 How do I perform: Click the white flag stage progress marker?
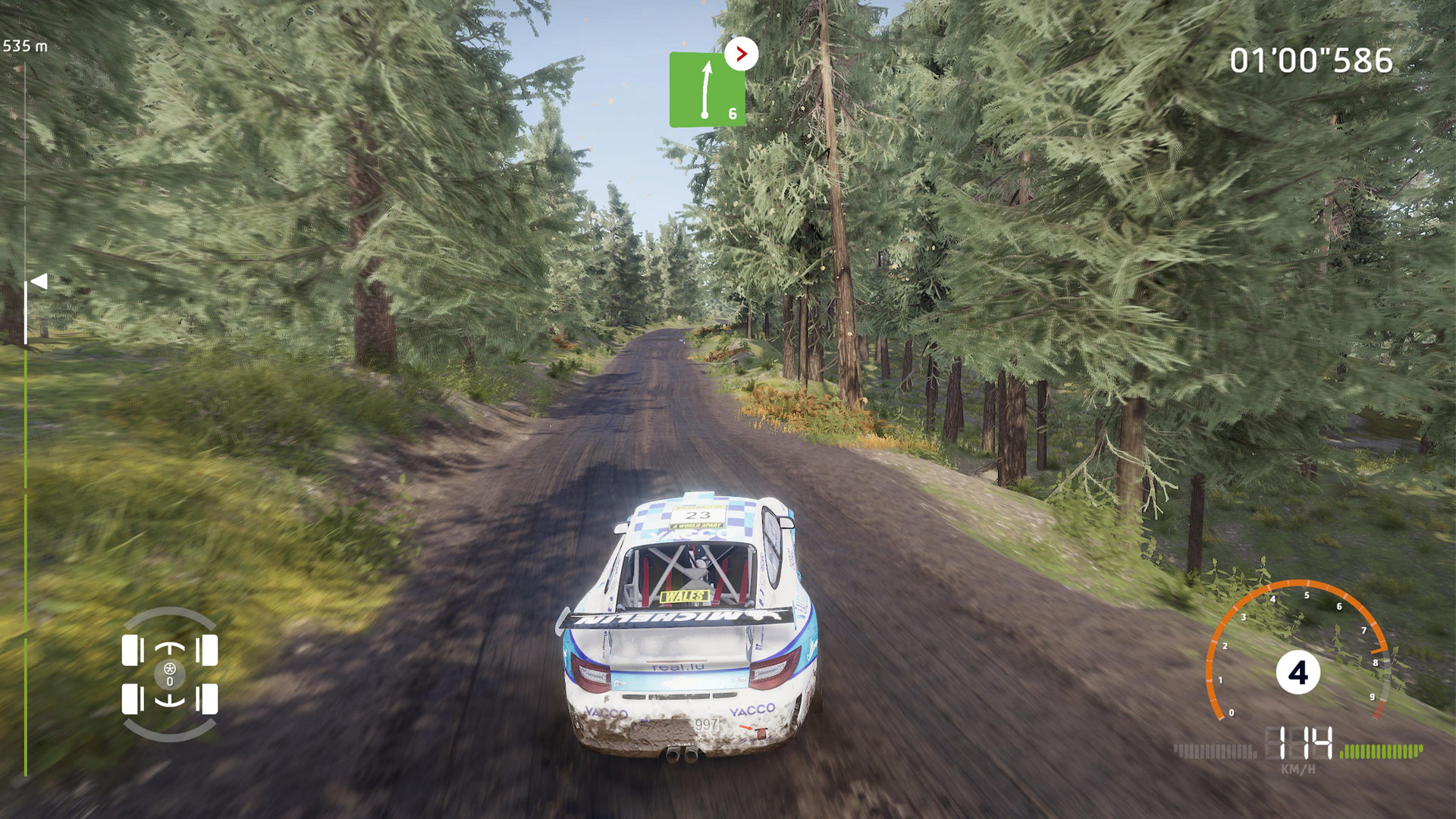39,282
